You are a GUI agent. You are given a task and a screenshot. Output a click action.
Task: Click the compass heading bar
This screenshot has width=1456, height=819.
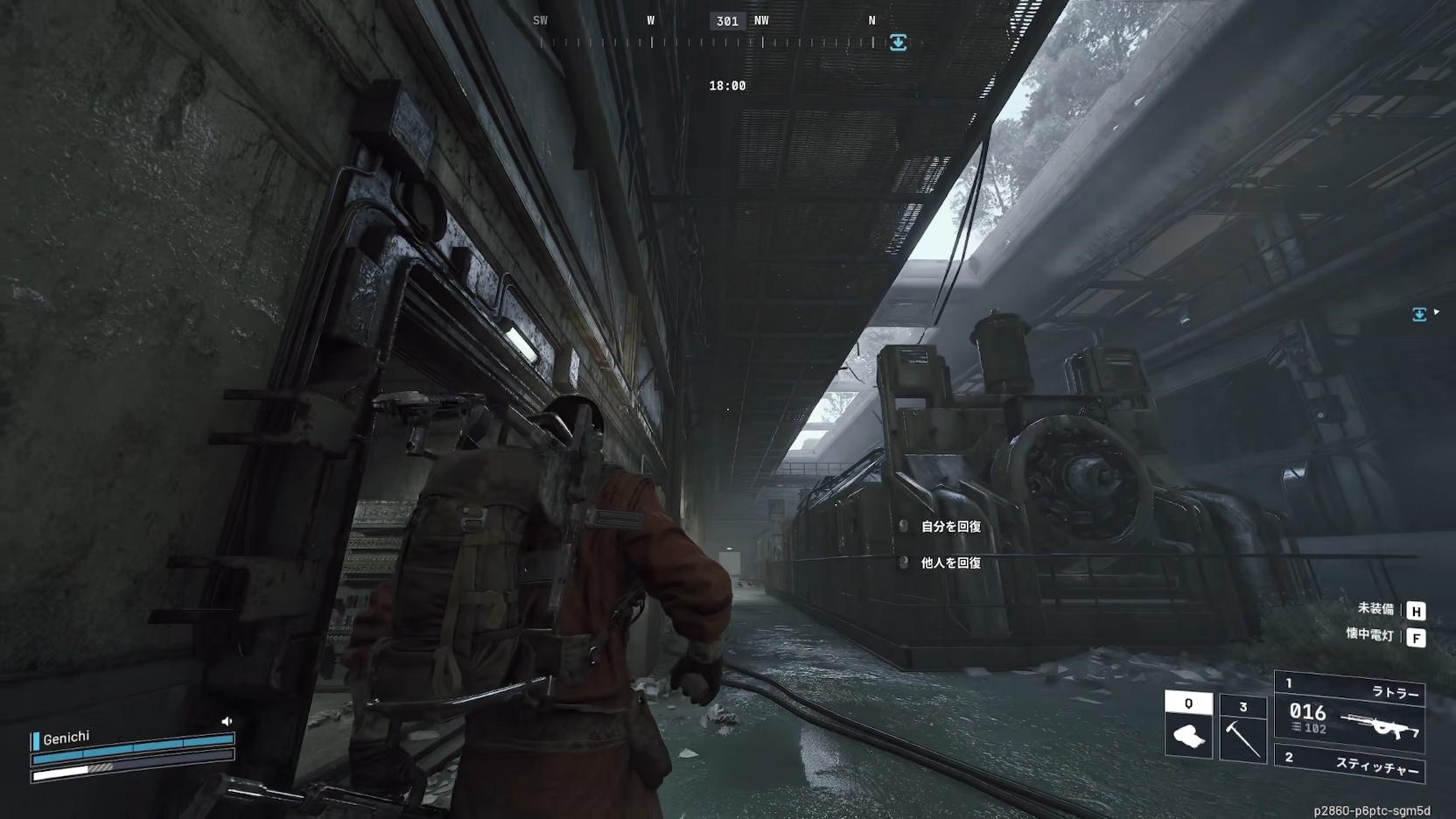point(713,41)
